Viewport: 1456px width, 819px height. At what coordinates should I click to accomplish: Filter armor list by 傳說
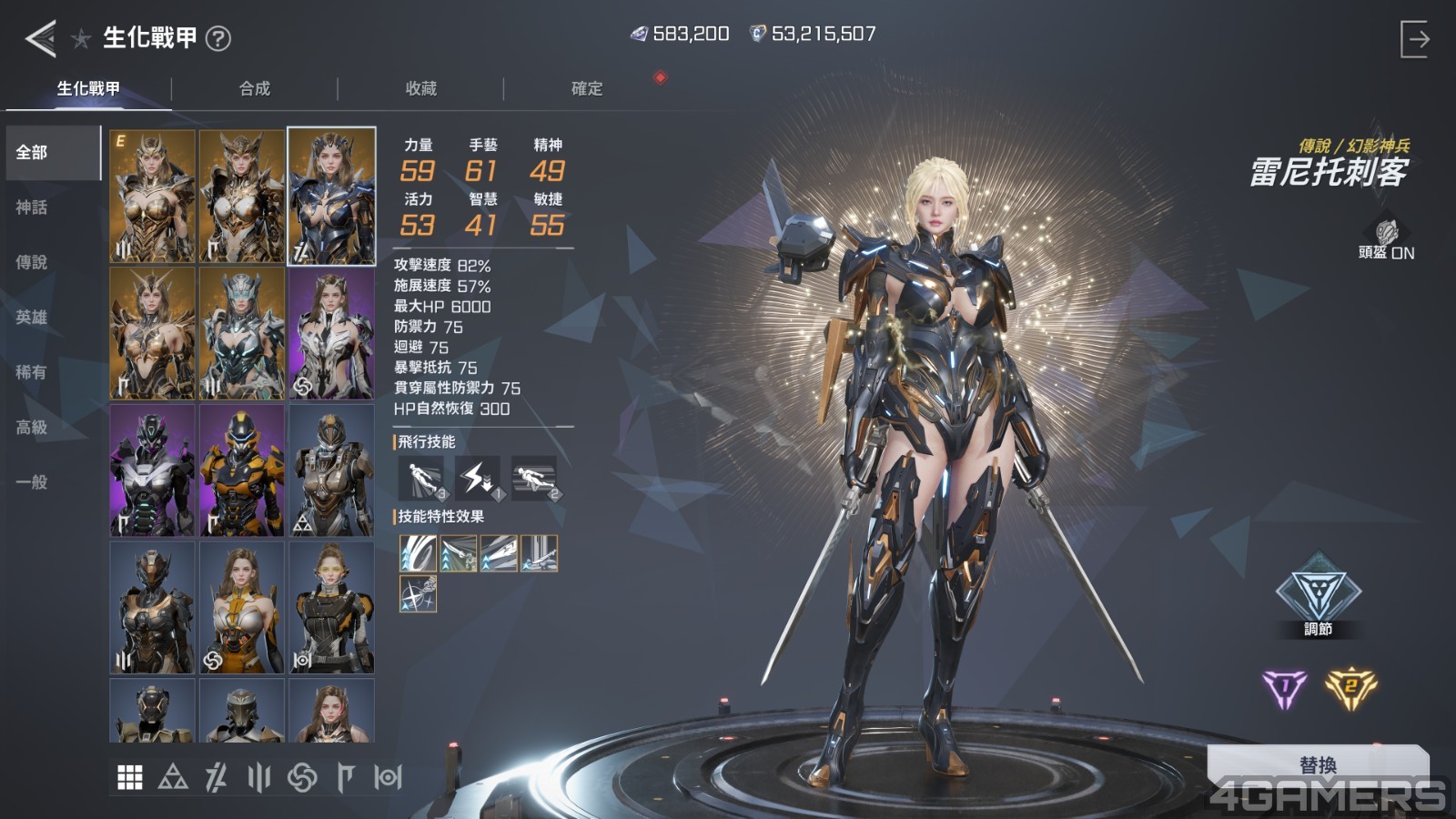[x=32, y=262]
